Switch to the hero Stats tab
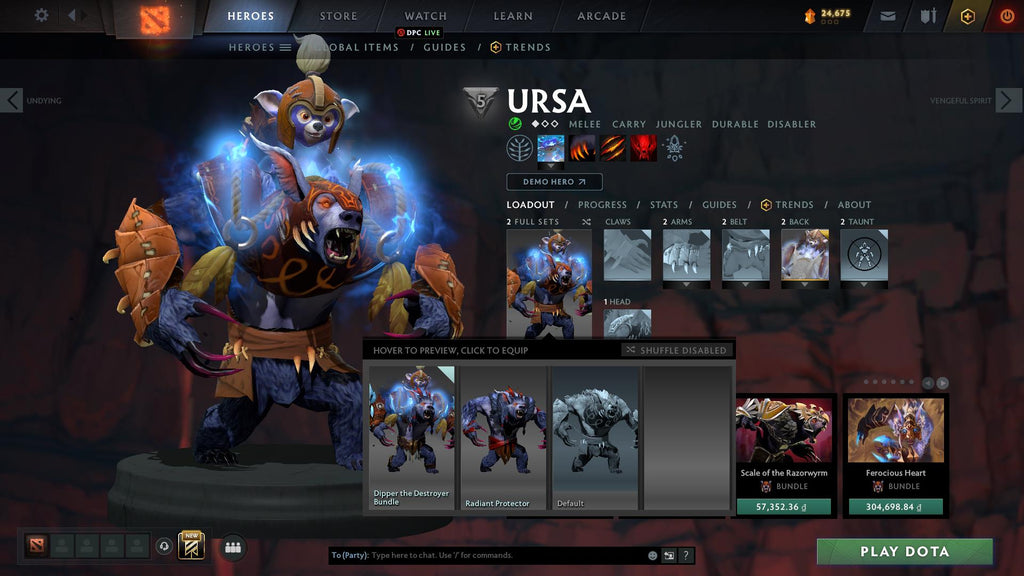 pos(664,205)
